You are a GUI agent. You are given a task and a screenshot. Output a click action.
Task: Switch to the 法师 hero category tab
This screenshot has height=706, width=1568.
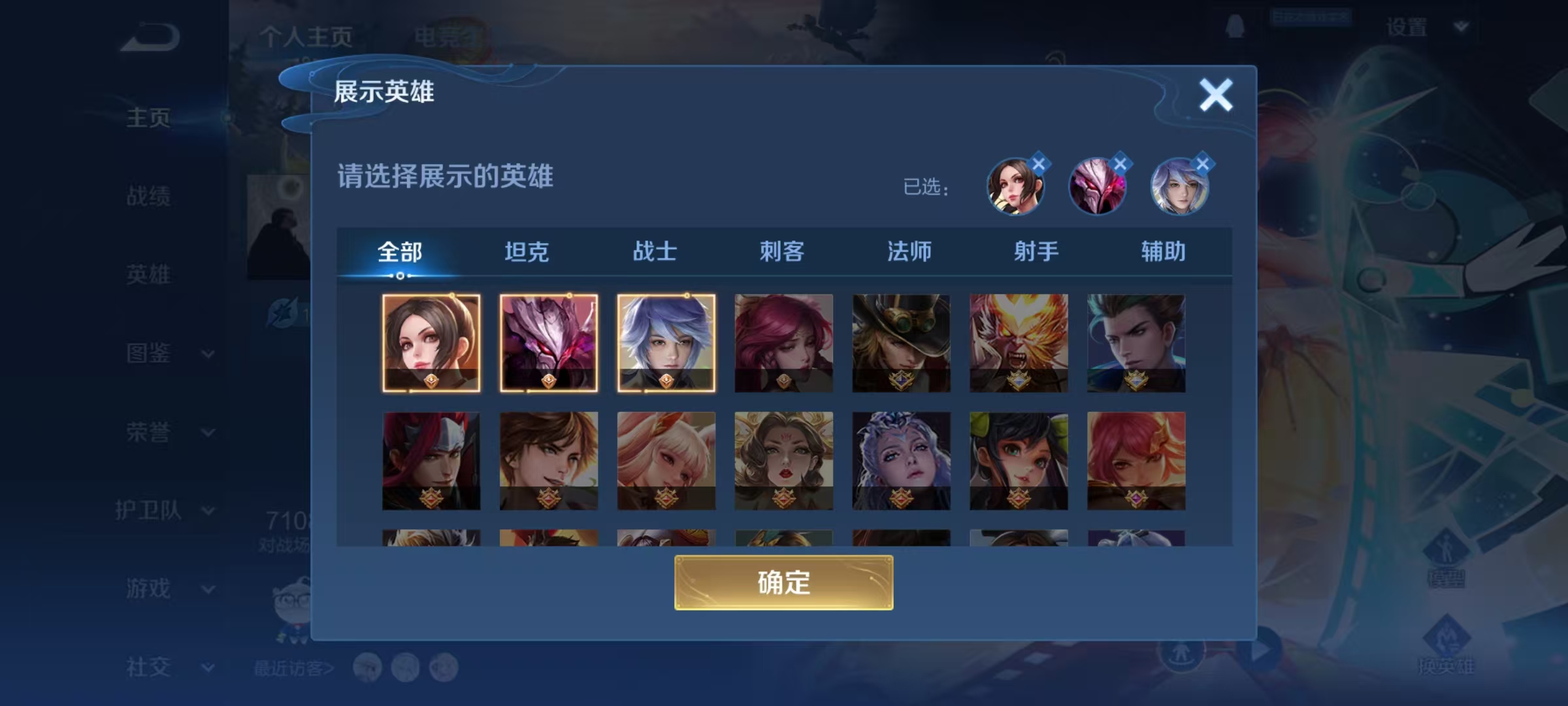912,251
